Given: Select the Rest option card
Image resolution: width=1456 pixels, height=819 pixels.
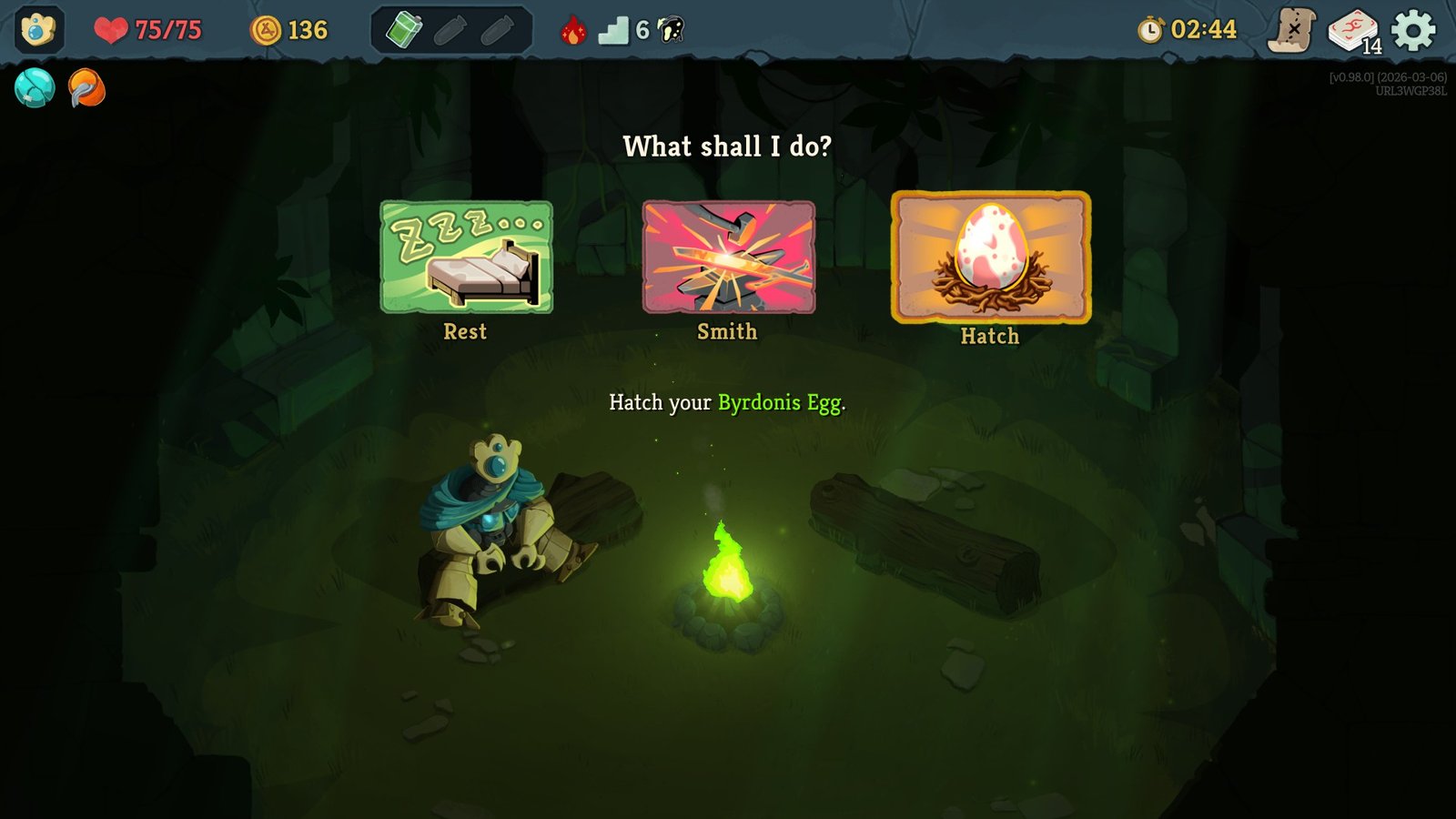Looking at the screenshot, I should point(466,258).
